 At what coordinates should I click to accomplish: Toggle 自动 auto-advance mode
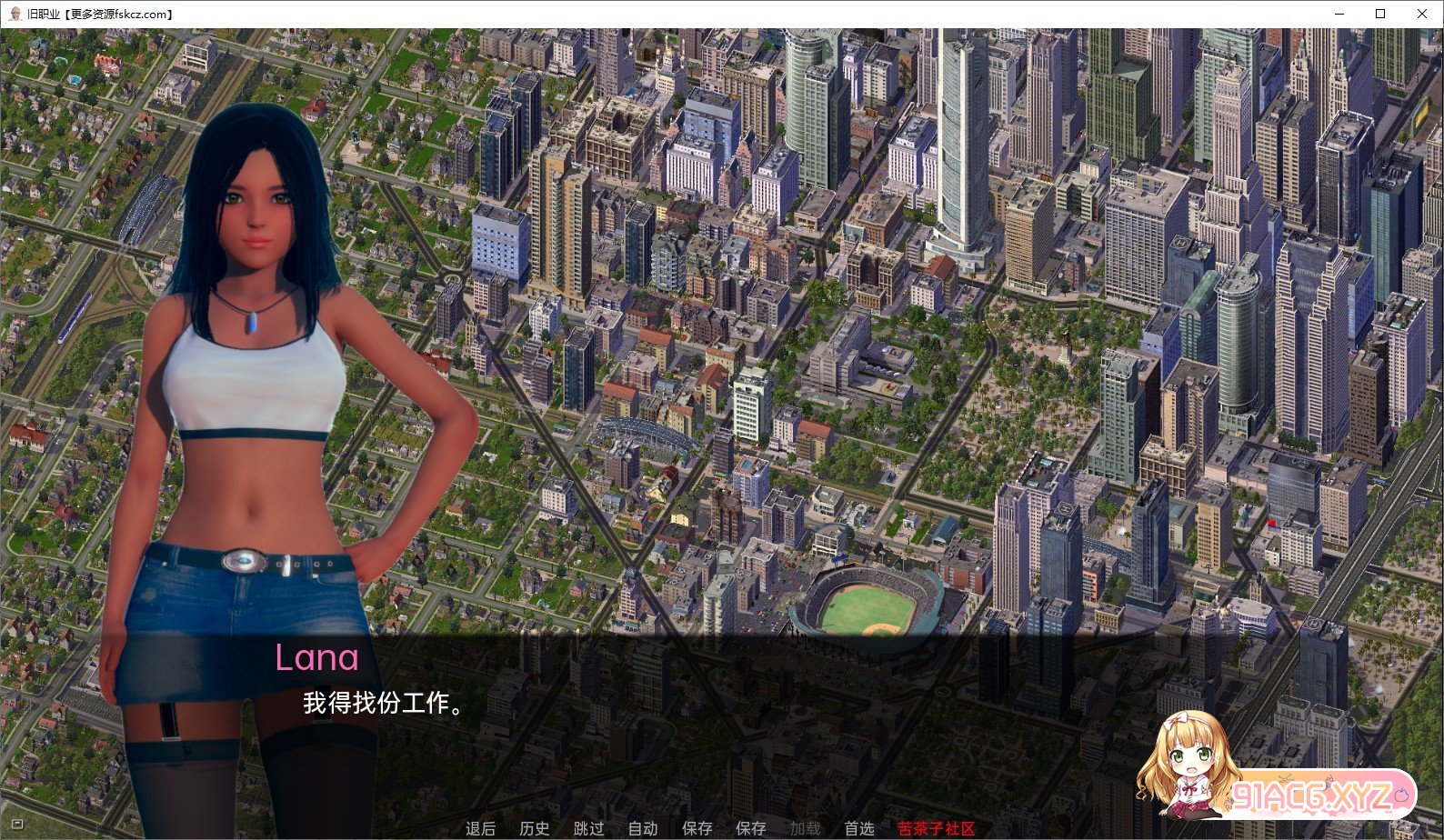[x=643, y=828]
